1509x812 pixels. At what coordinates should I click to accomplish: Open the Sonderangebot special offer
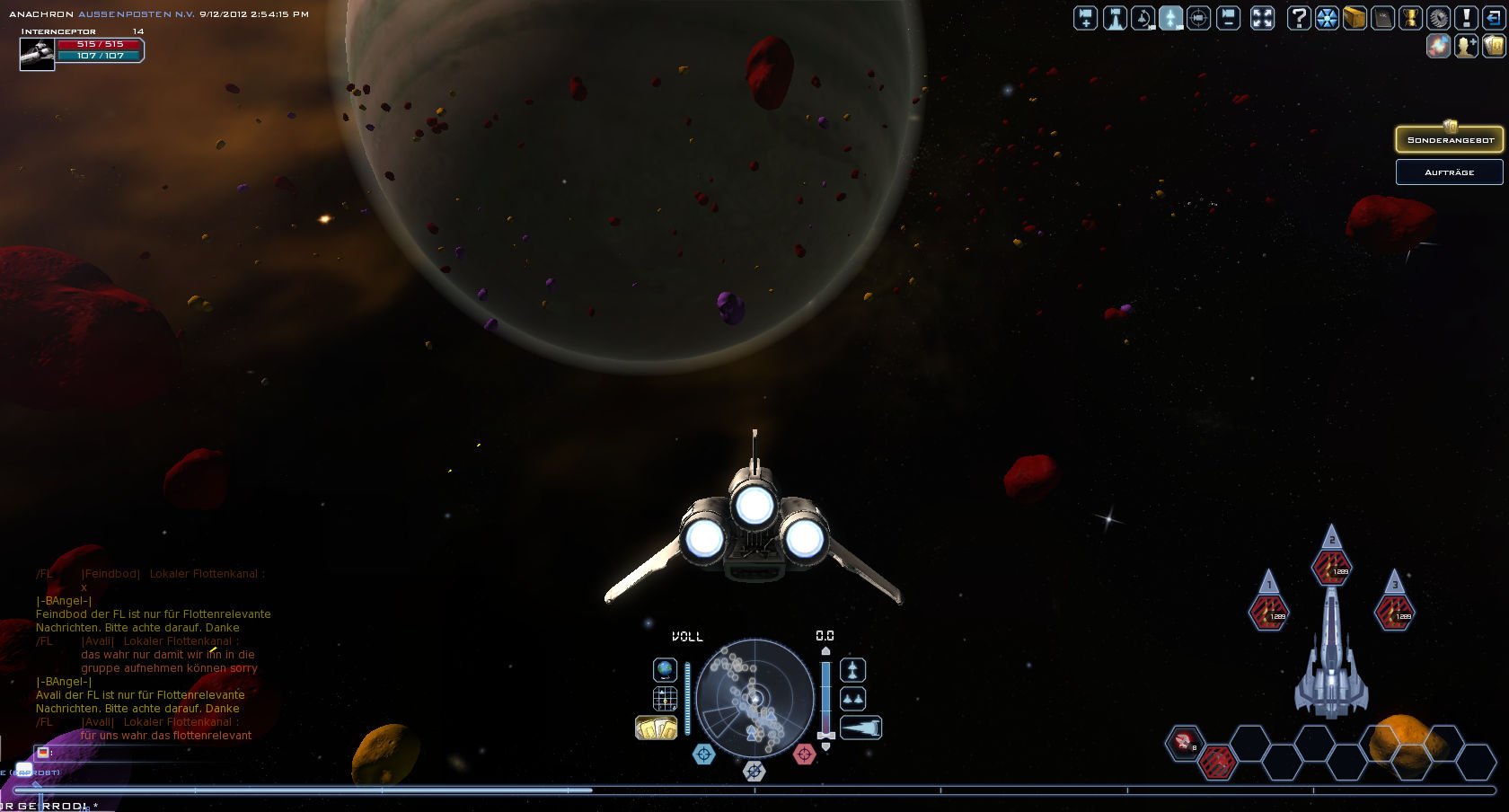click(x=1449, y=140)
